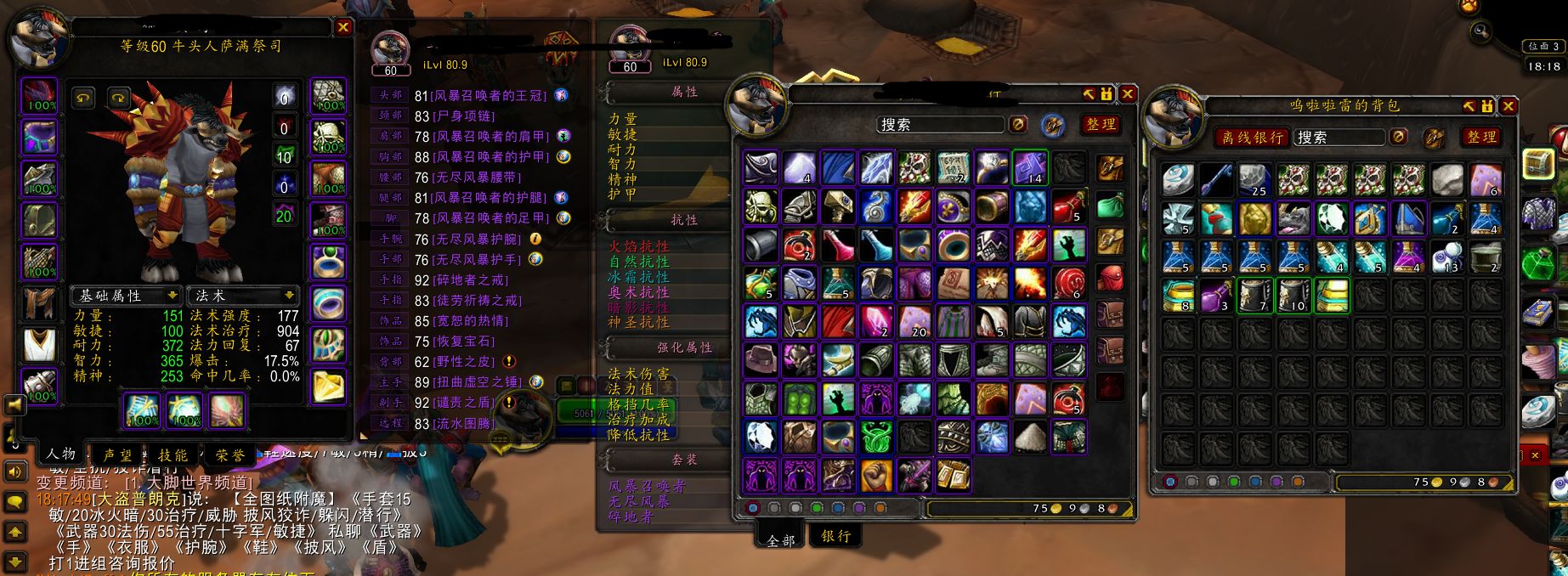Select the yellow gem trinket slot
1568x576 pixels.
(x=328, y=387)
